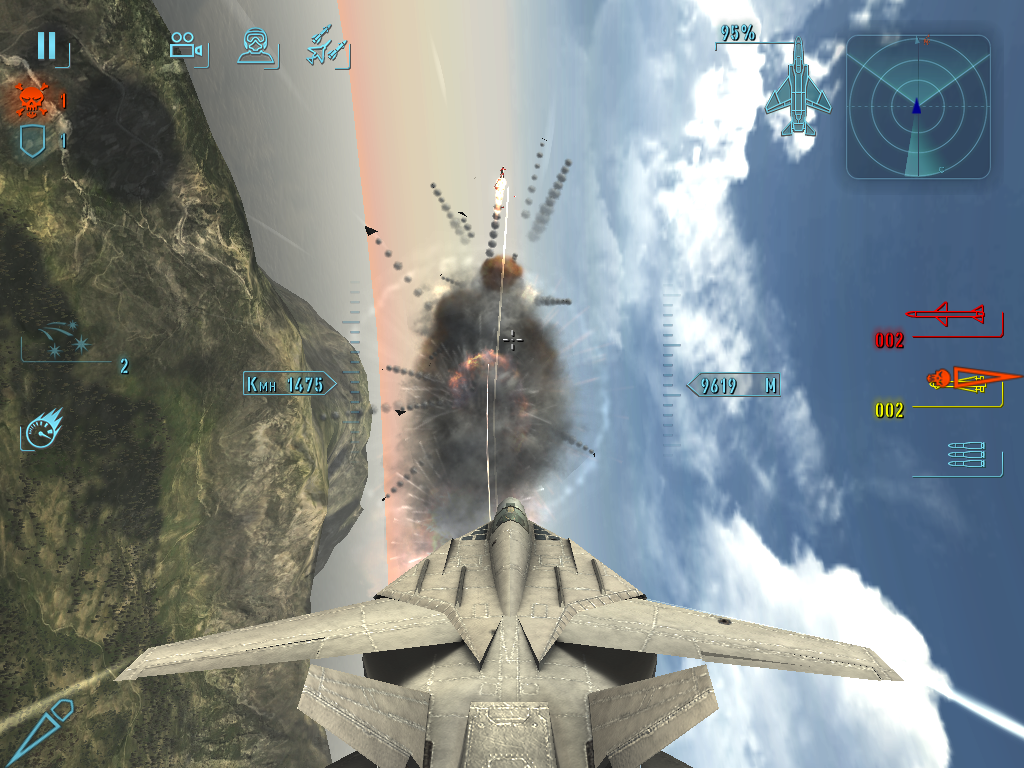The height and width of the screenshot is (768, 1024).
Task: Activate the afterburner speed boost
Action: pos(42,428)
